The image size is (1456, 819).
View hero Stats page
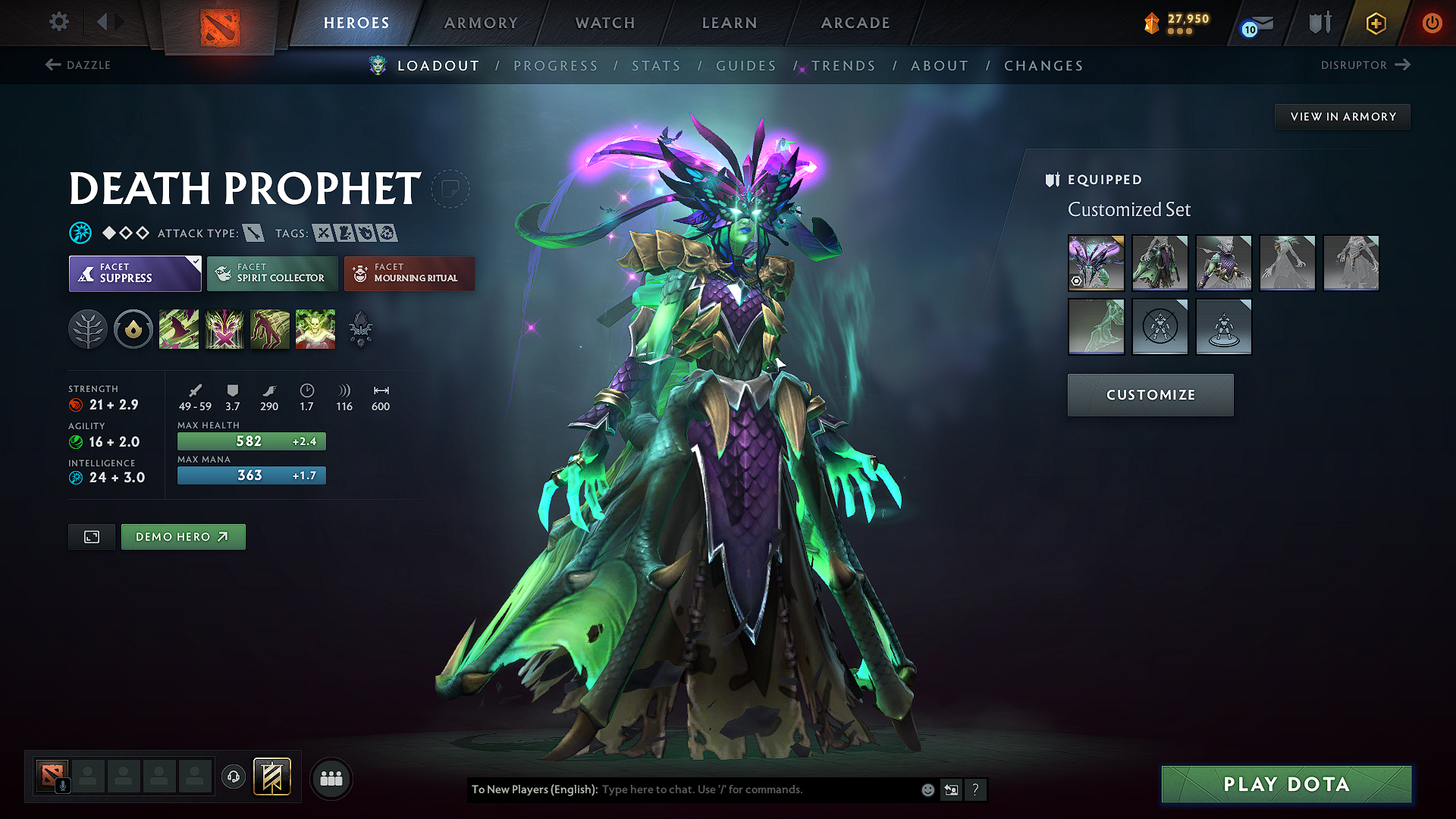tap(656, 66)
